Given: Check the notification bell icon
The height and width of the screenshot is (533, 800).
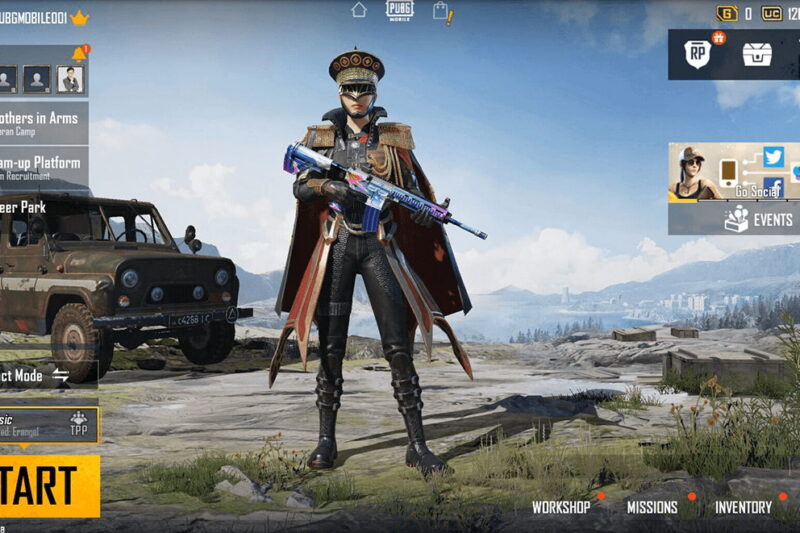Looking at the screenshot, I should pyautogui.click(x=79, y=53).
